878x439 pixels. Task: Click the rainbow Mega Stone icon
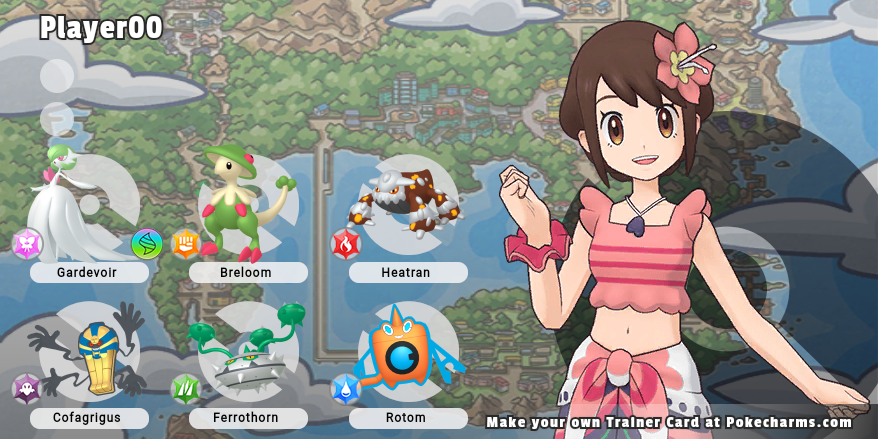pos(147,244)
